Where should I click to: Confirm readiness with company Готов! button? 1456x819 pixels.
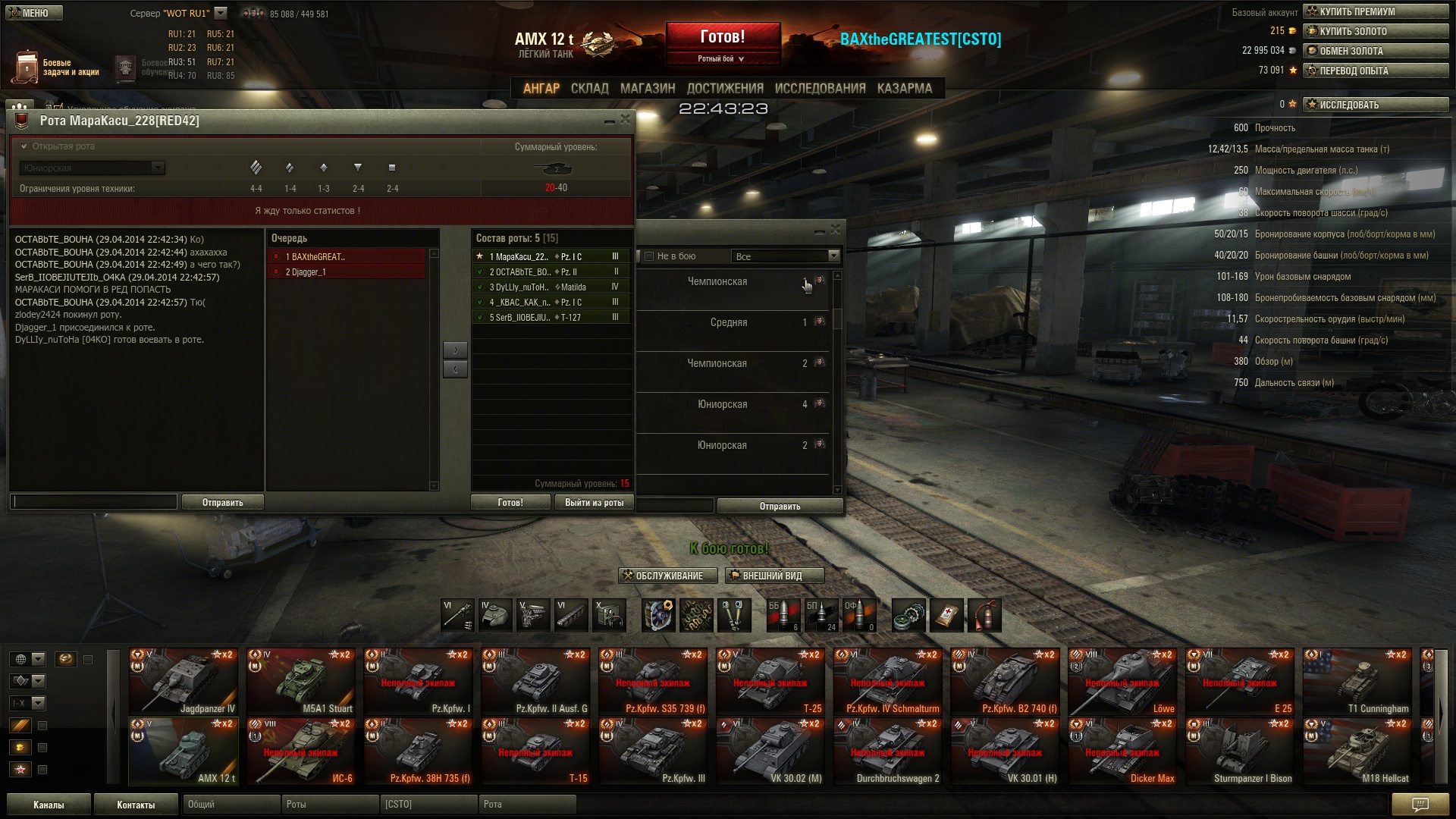point(510,503)
